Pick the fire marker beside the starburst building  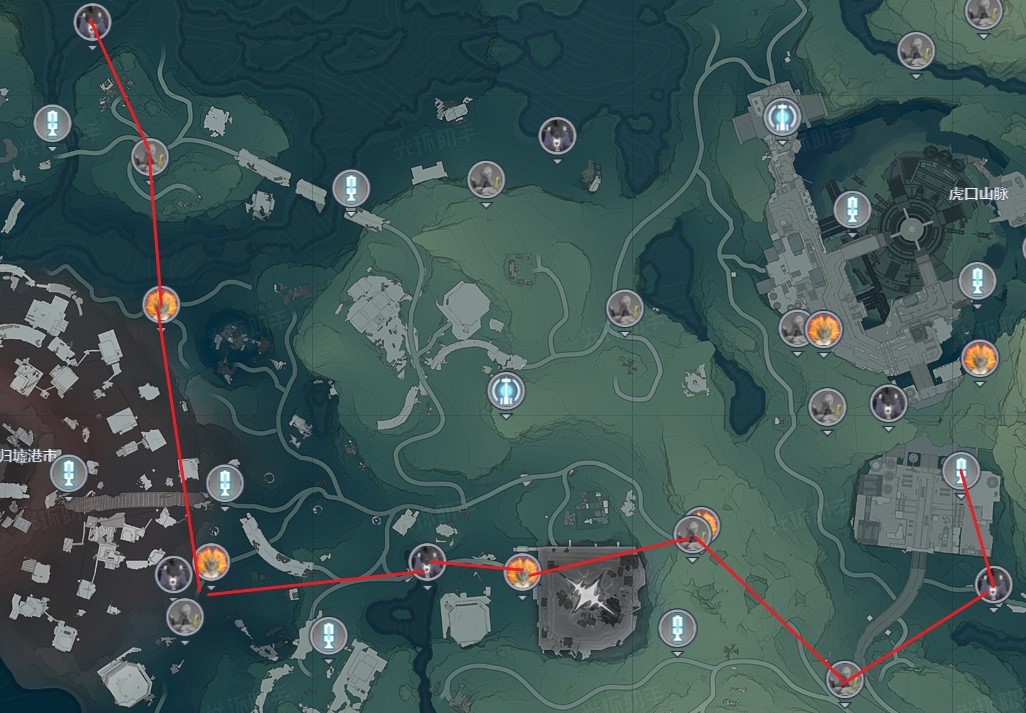521,573
